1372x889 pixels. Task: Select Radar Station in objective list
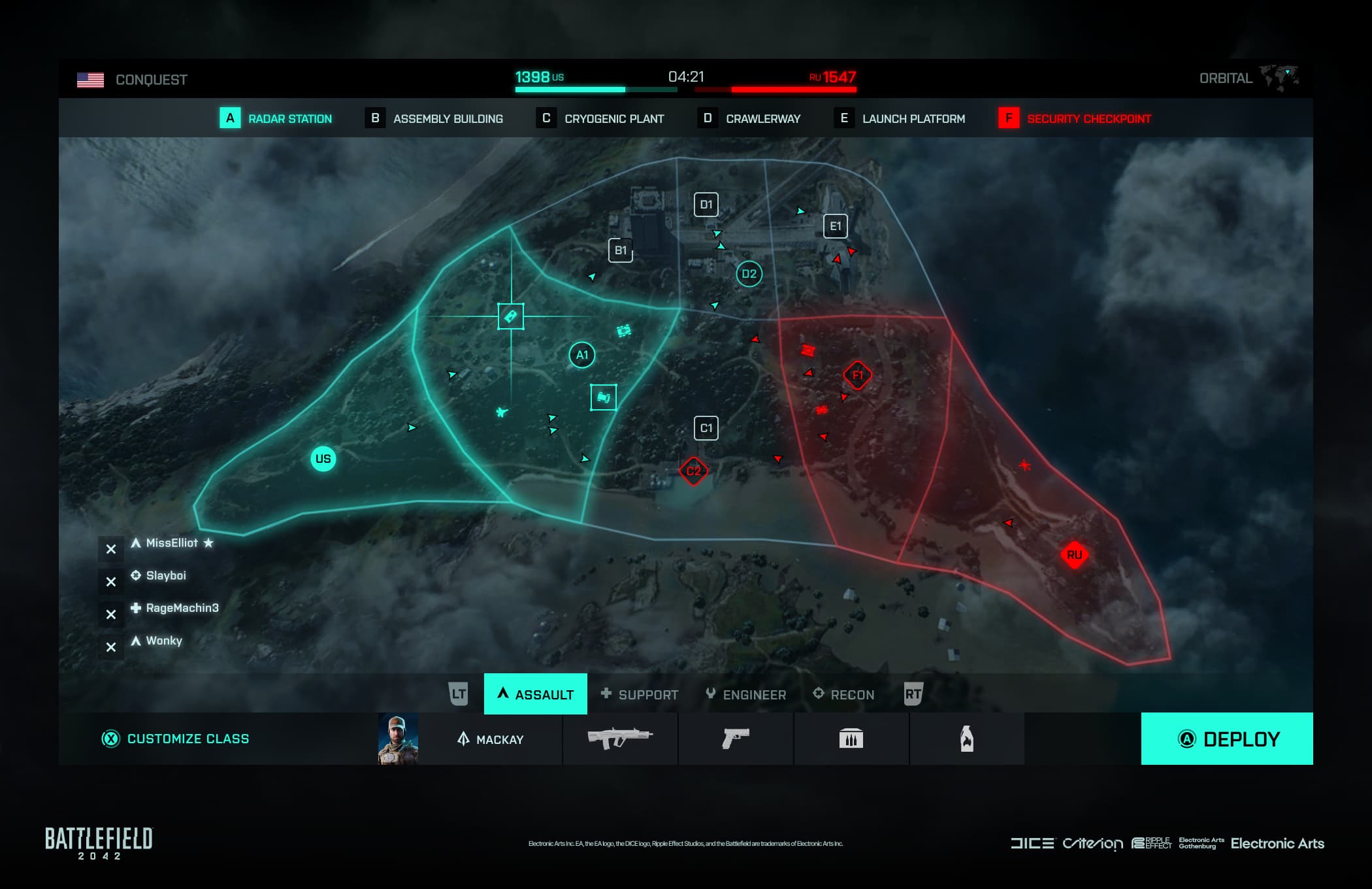(276, 118)
